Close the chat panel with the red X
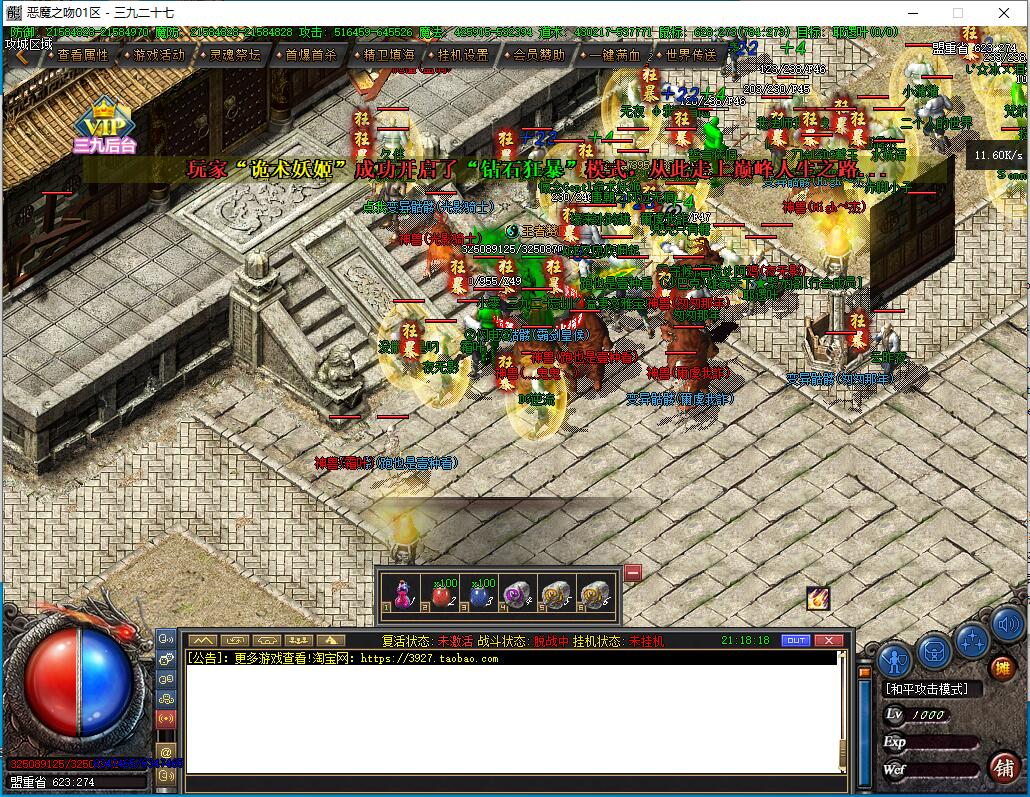This screenshot has width=1030, height=797. coord(828,640)
